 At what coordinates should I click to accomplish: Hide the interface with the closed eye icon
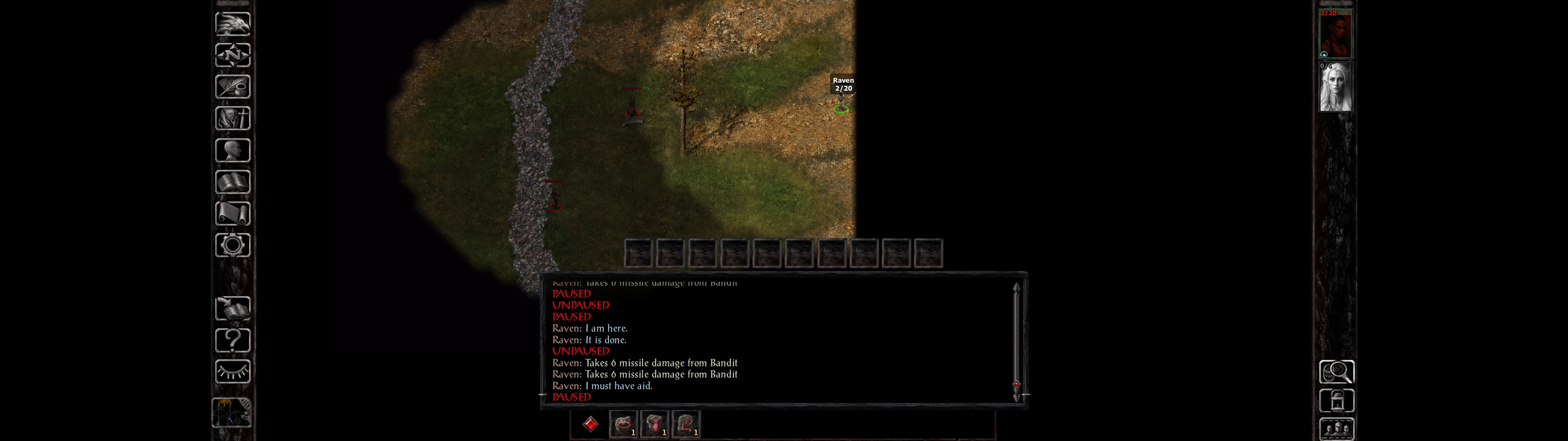coord(232,371)
